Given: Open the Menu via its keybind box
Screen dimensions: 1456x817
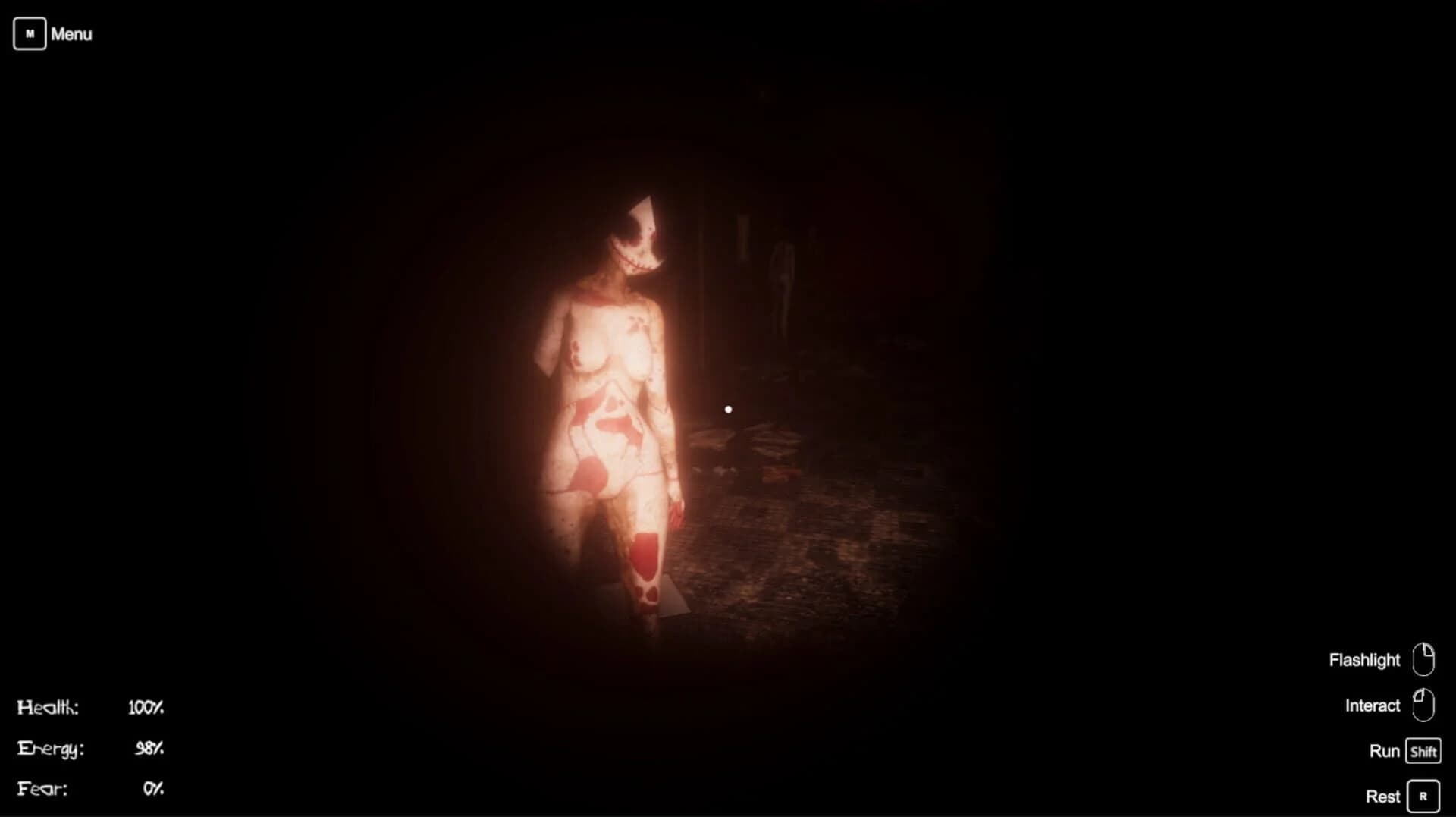Looking at the screenshot, I should [x=30, y=33].
